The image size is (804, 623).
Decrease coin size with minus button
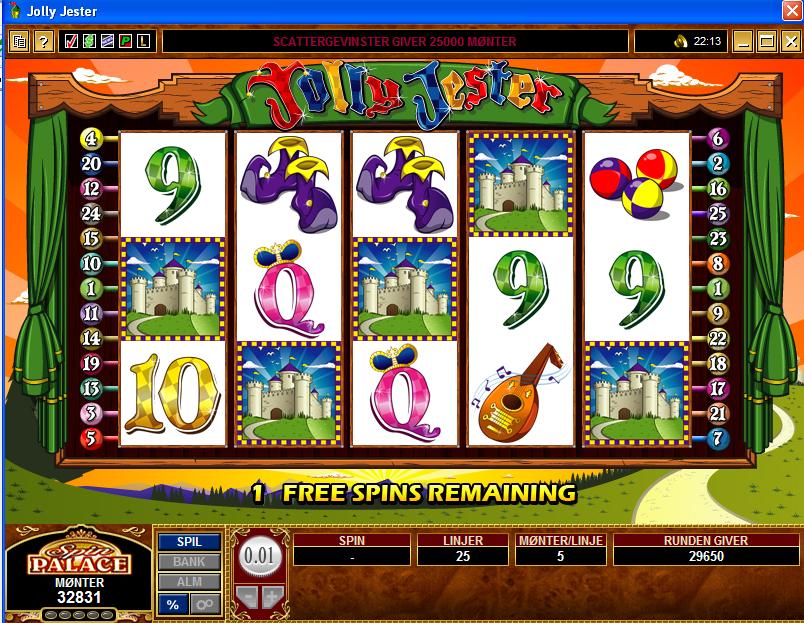point(247,599)
